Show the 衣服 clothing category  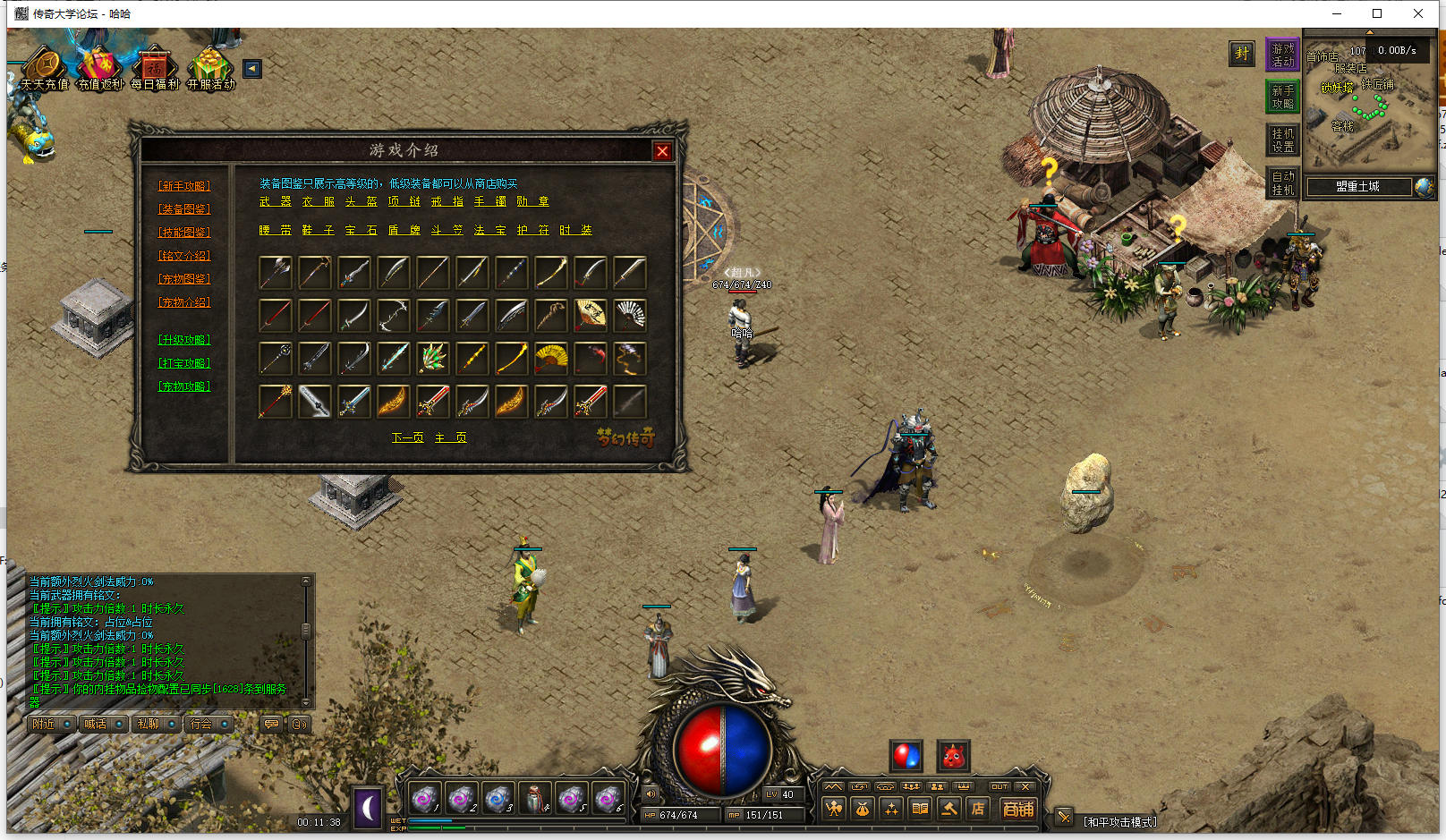click(x=319, y=202)
